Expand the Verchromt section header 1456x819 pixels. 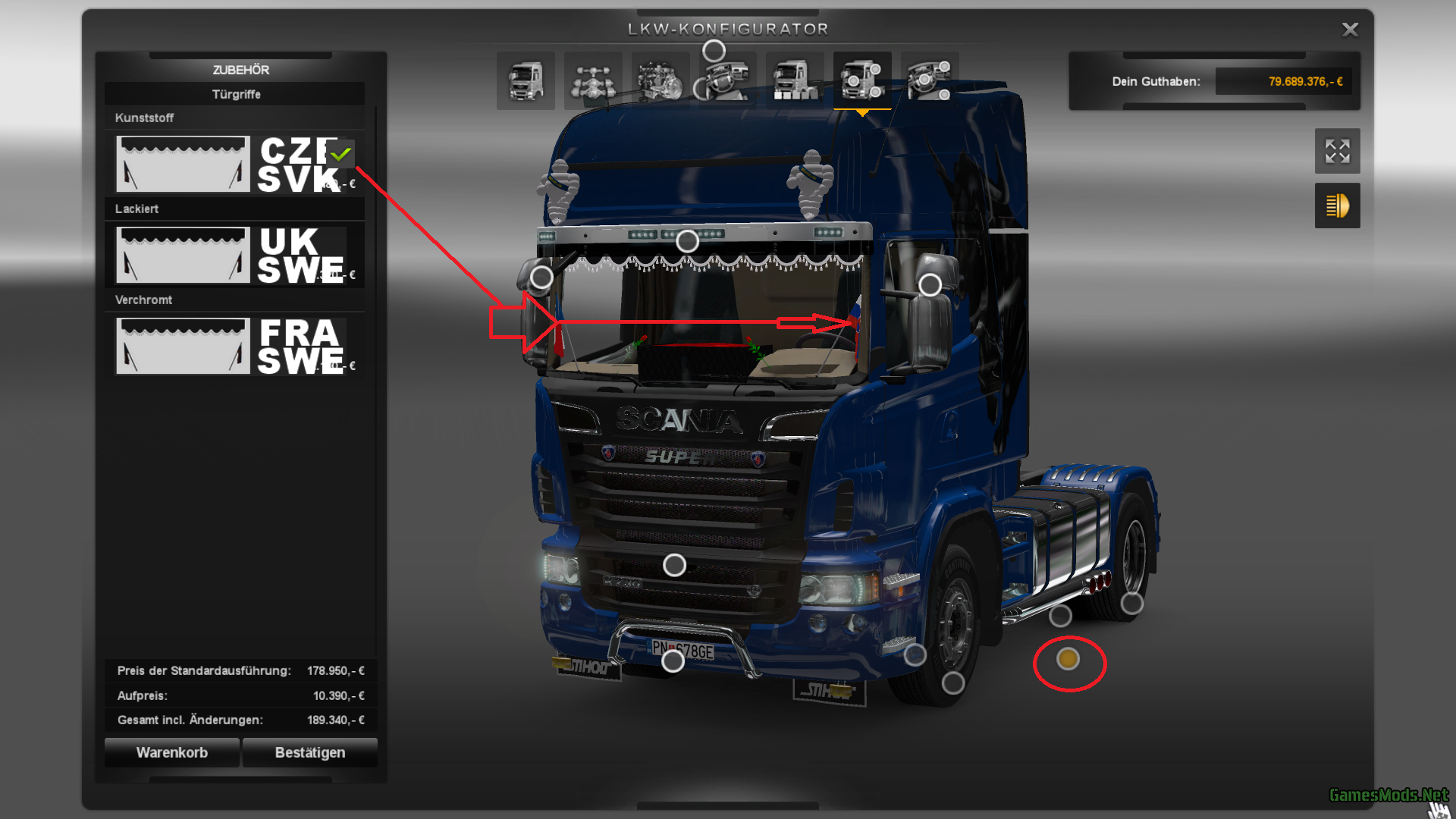[143, 300]
